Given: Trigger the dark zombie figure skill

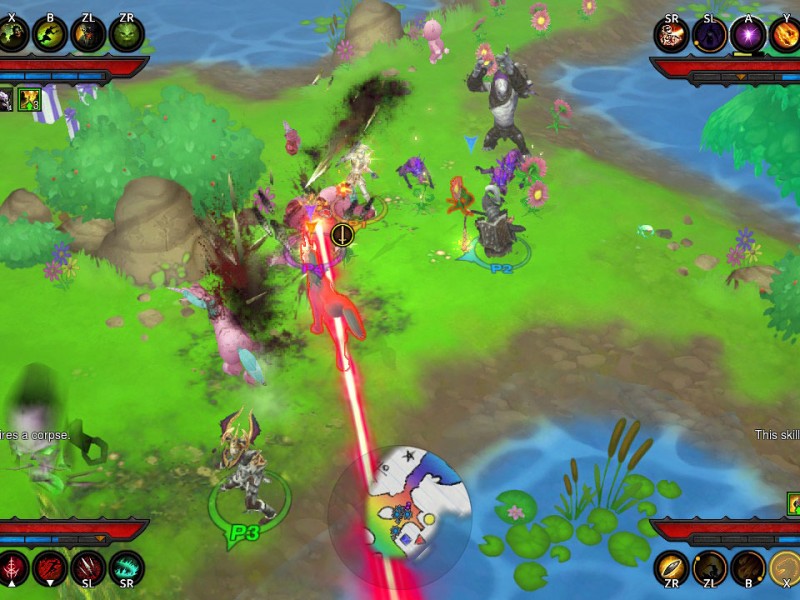Looking at the screenshot, I should click(88, 34).
